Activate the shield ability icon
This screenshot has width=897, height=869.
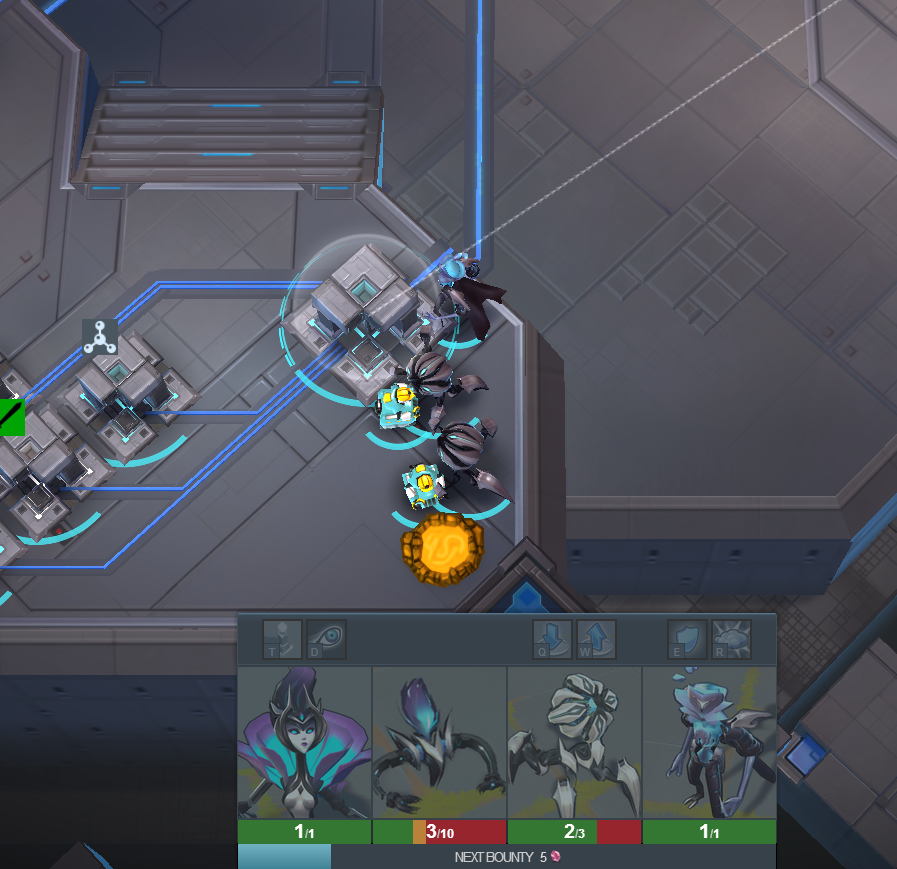687,639
